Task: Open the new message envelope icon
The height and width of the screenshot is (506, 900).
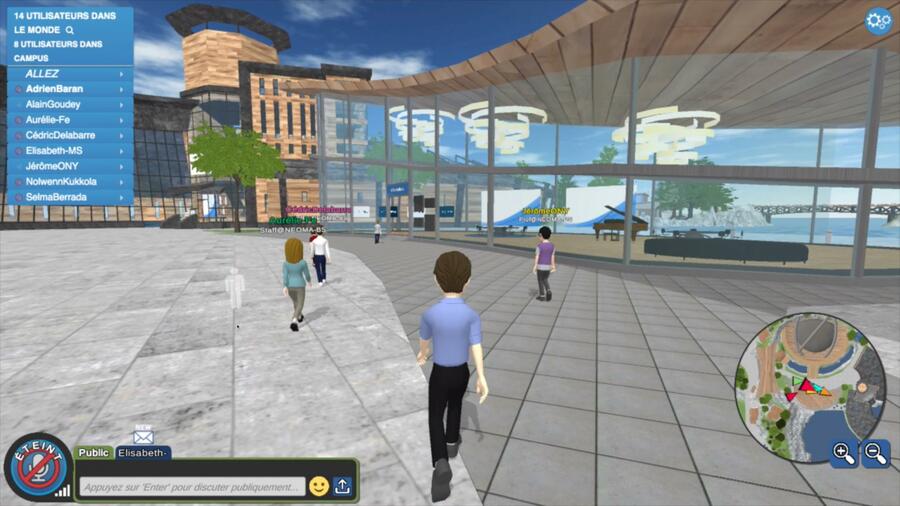Action: [x=143, y=436]
